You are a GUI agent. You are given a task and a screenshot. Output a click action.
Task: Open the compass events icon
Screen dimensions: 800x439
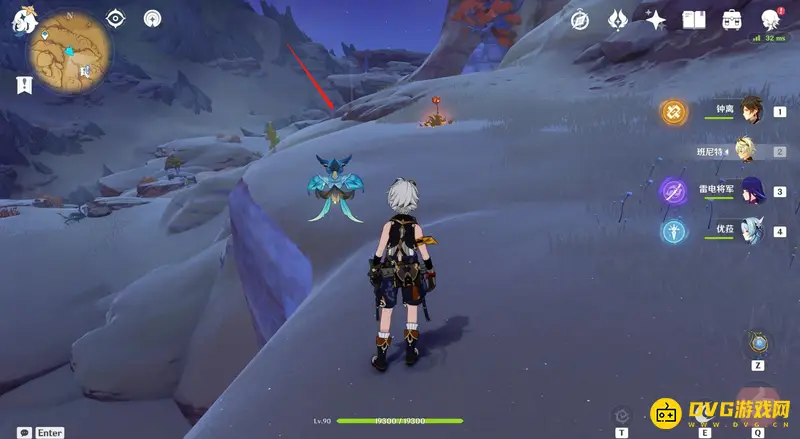tap(580, 20)
